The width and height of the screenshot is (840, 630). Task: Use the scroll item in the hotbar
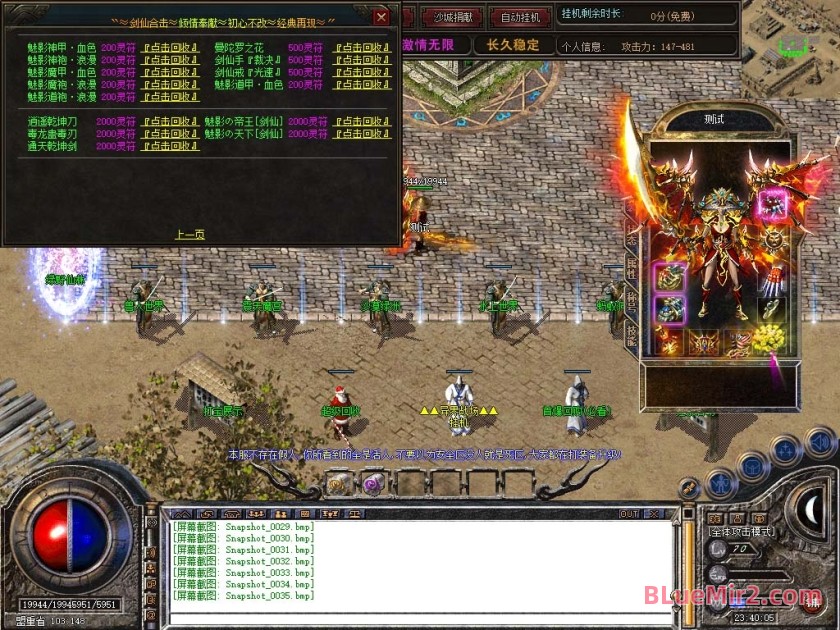(x=338, y=484)
